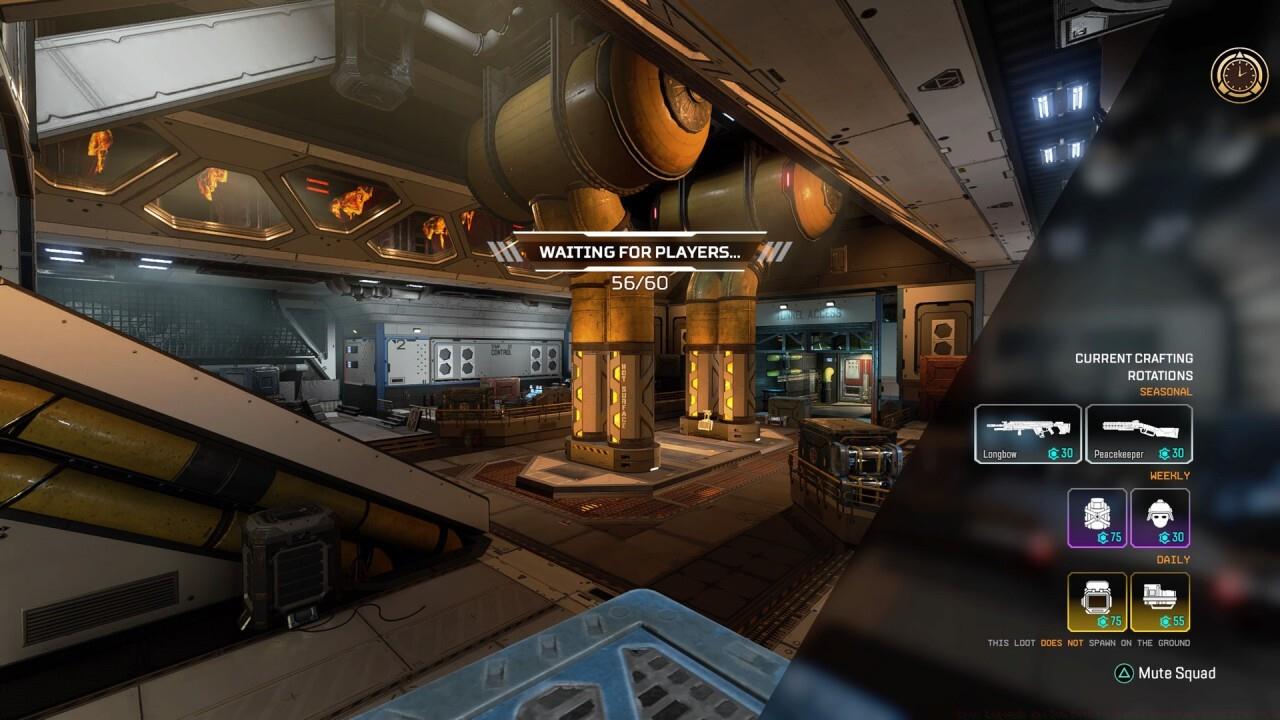Pick the gold daily item costing 75

coord(1097,602)
